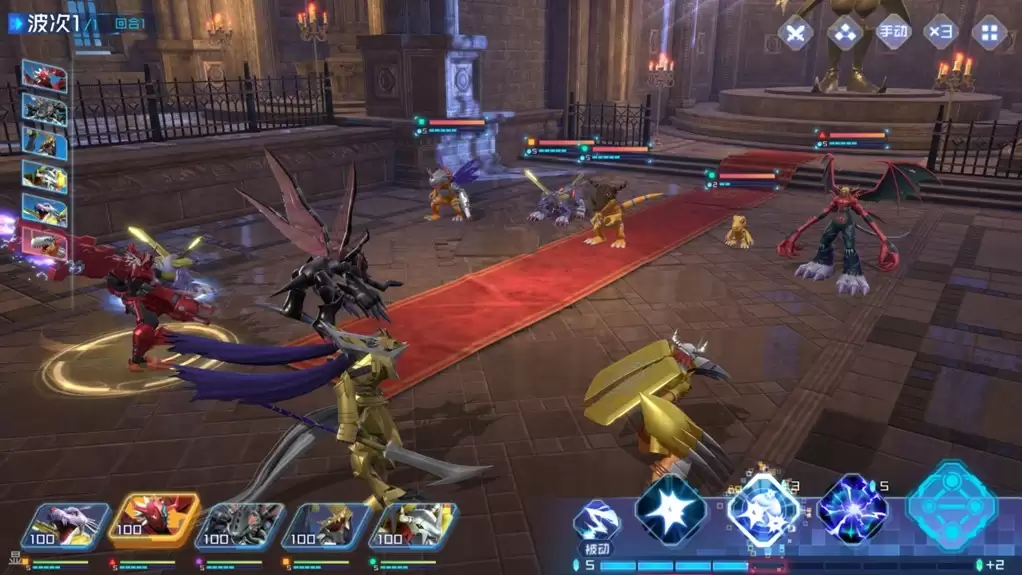View the 被动 passive skill icon
The width and height of the screenshot is (1022, 575).
(595, 521)
